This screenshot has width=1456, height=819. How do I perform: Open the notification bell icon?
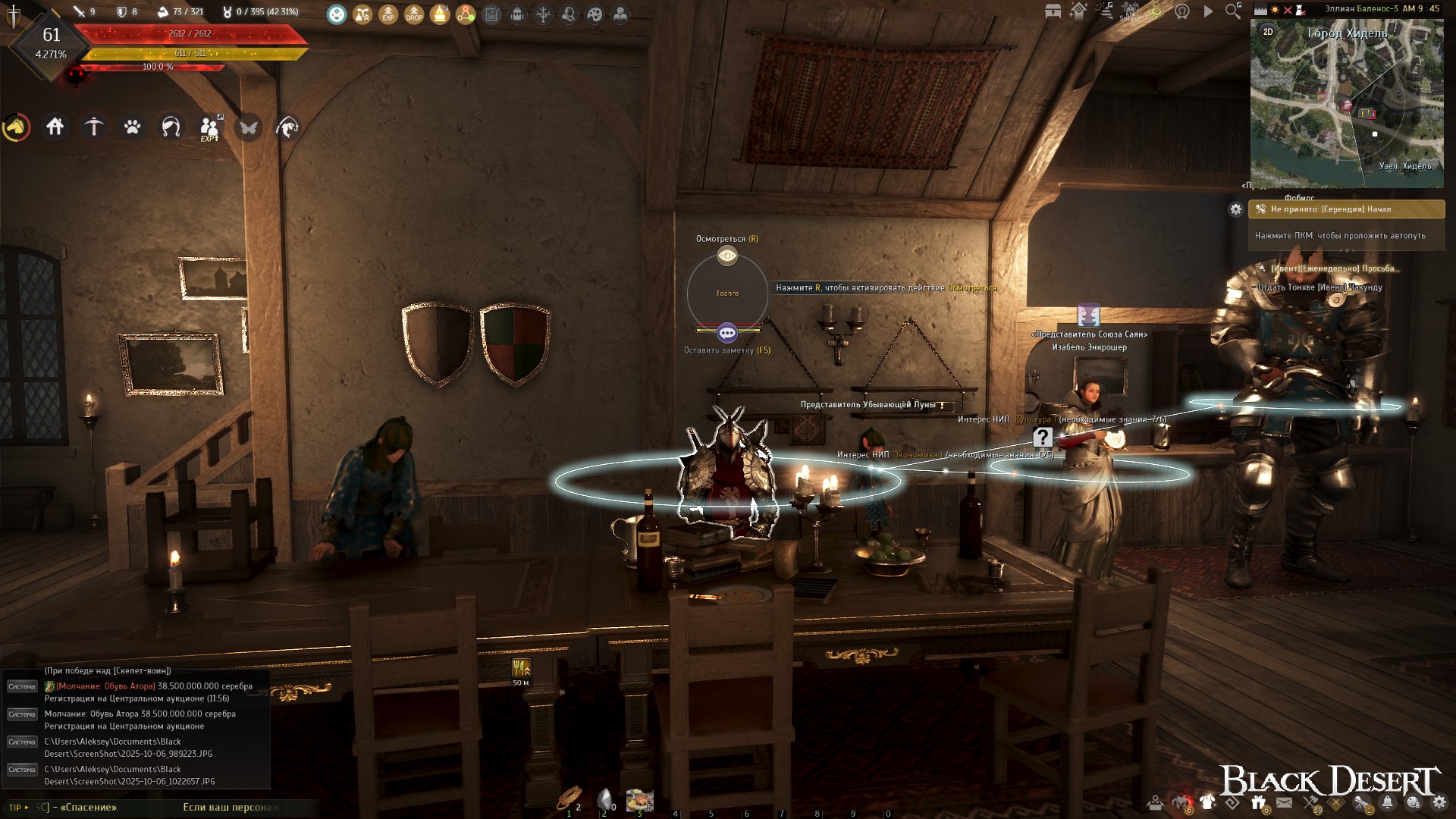pos(1388,802)
